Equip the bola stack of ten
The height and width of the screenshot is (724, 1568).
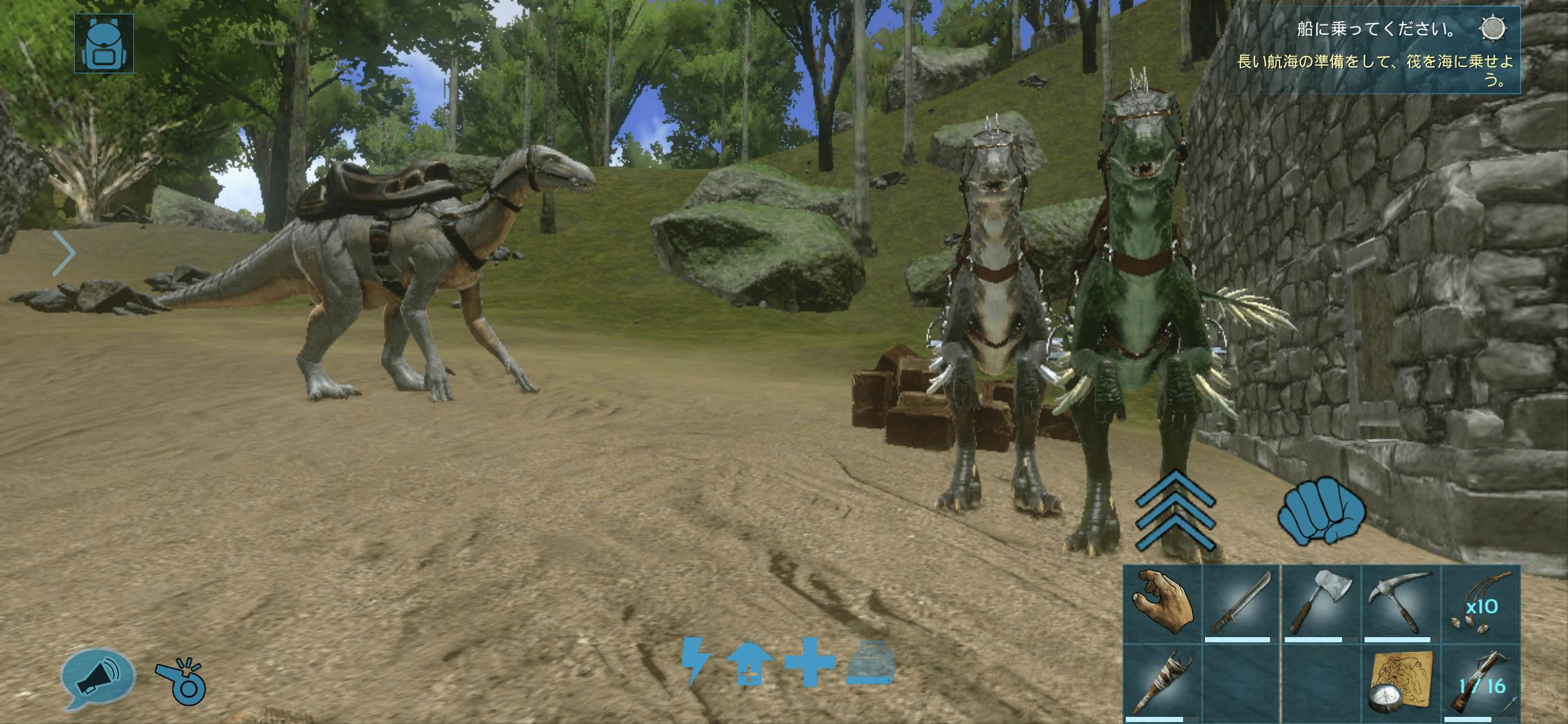pyautogui.click(x=1480, y=604)
